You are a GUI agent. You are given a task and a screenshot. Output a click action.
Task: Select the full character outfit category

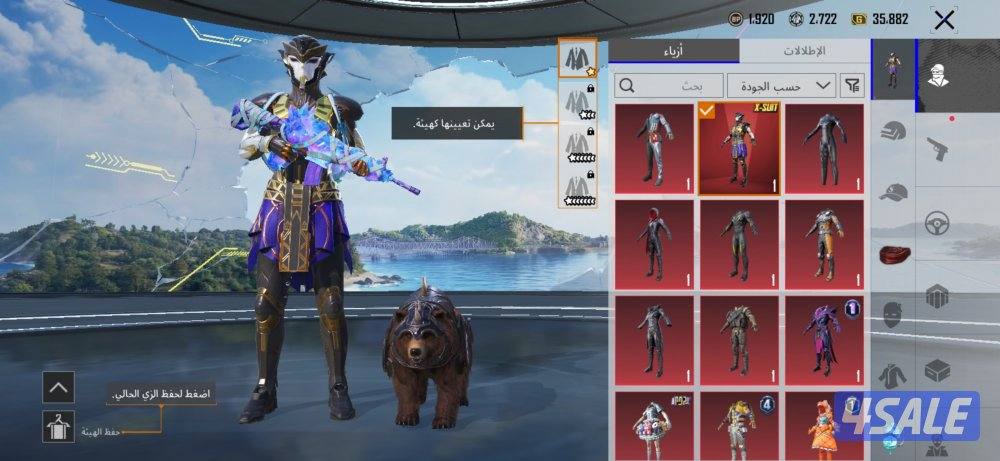893,70
